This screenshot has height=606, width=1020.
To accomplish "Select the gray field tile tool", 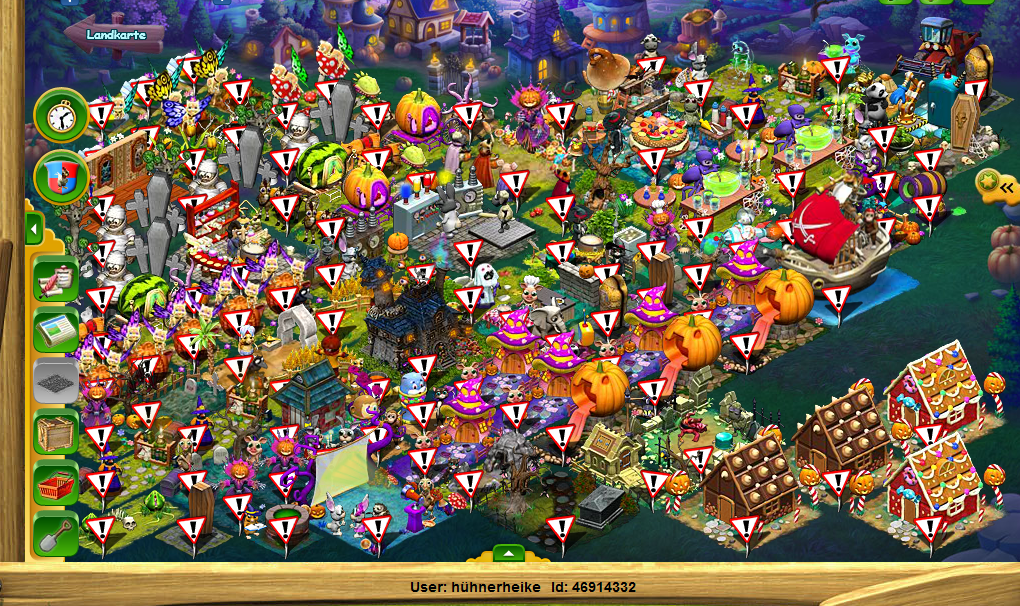I will click(56, 382).
